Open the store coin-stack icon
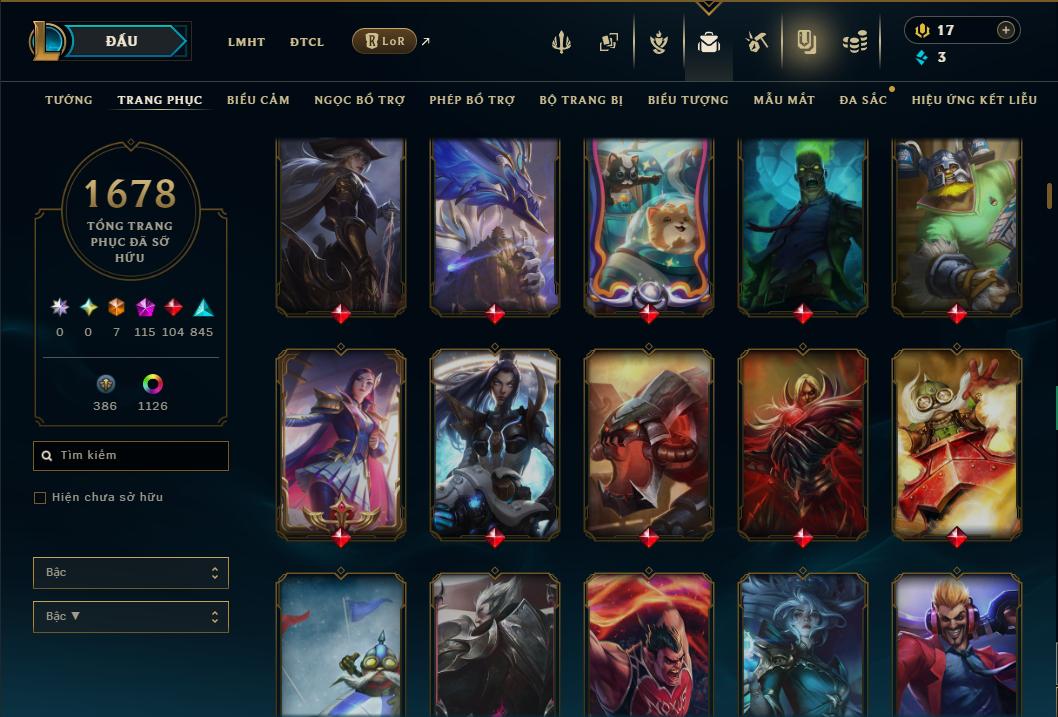1058x717 pixels. [854, 42]
